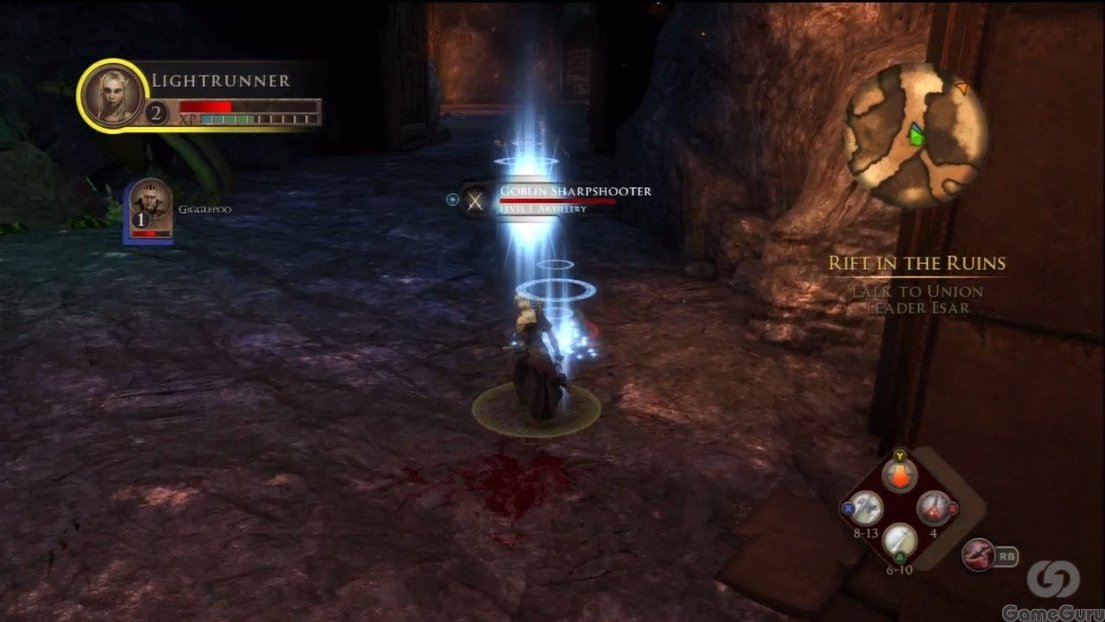Select the Gigglepoo party member portrait
This screenshot has height=622, width=1105.
[149, 207]
